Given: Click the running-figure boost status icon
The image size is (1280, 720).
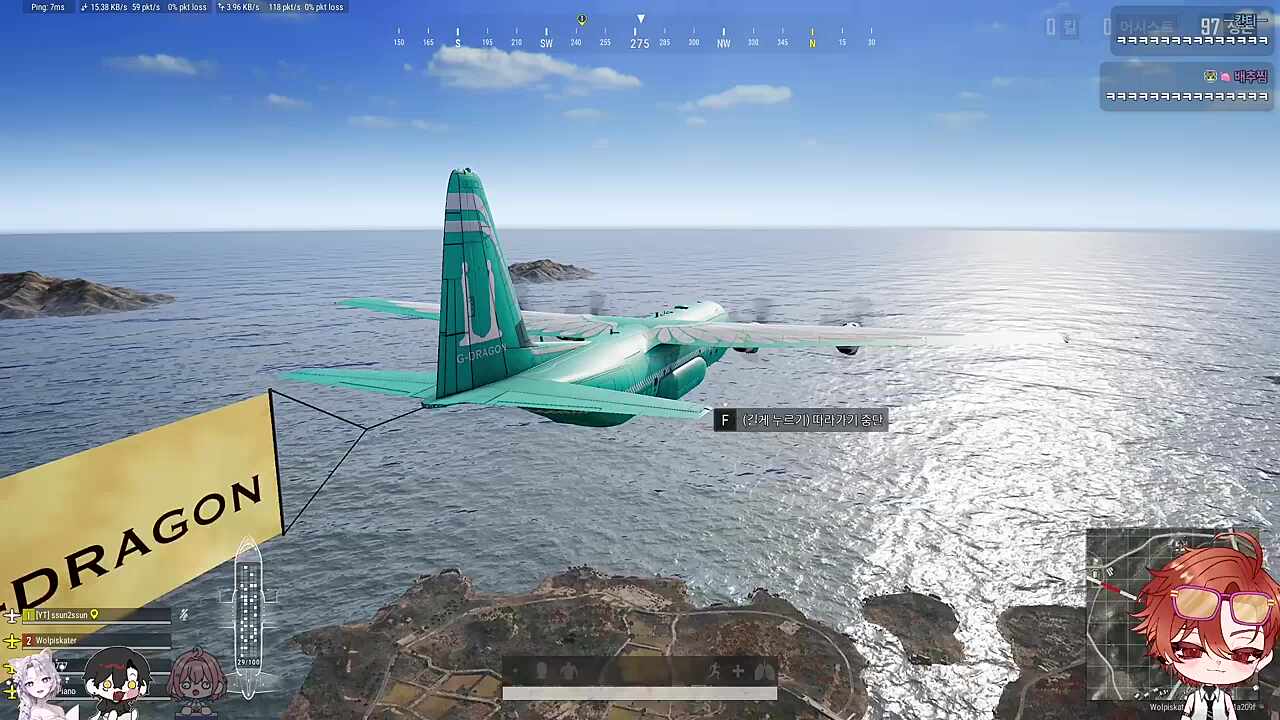Looking at the screenshot, I should pyautogui.click(x=713, y=672).
